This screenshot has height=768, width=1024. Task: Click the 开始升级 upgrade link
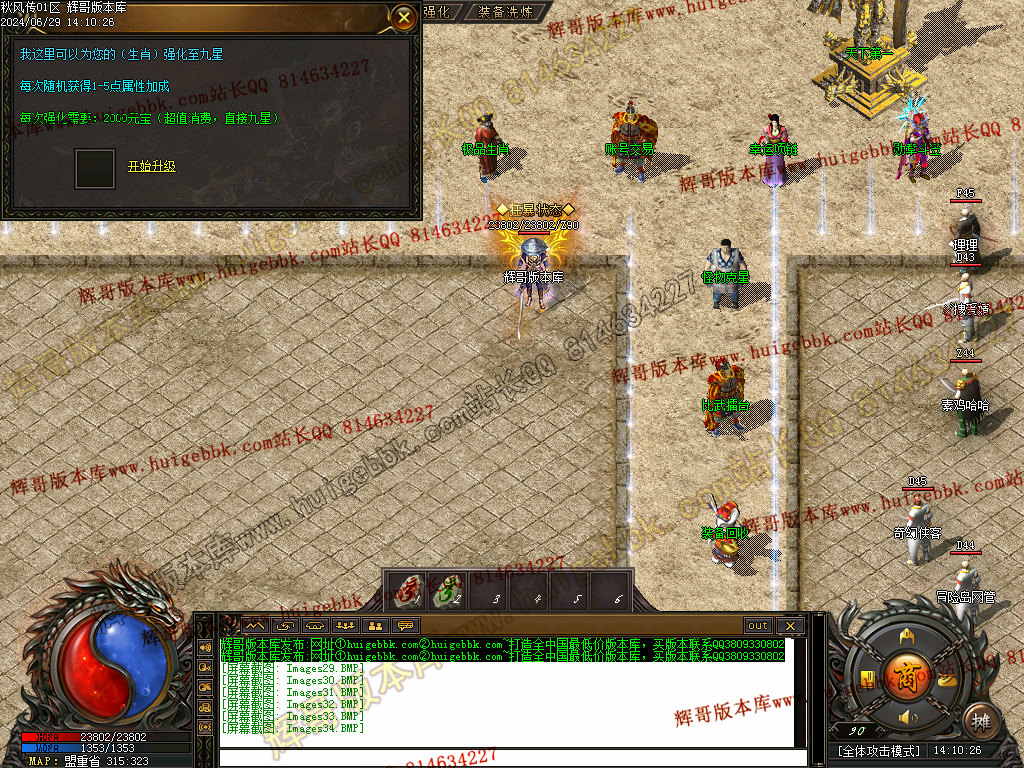pos(151,166)
